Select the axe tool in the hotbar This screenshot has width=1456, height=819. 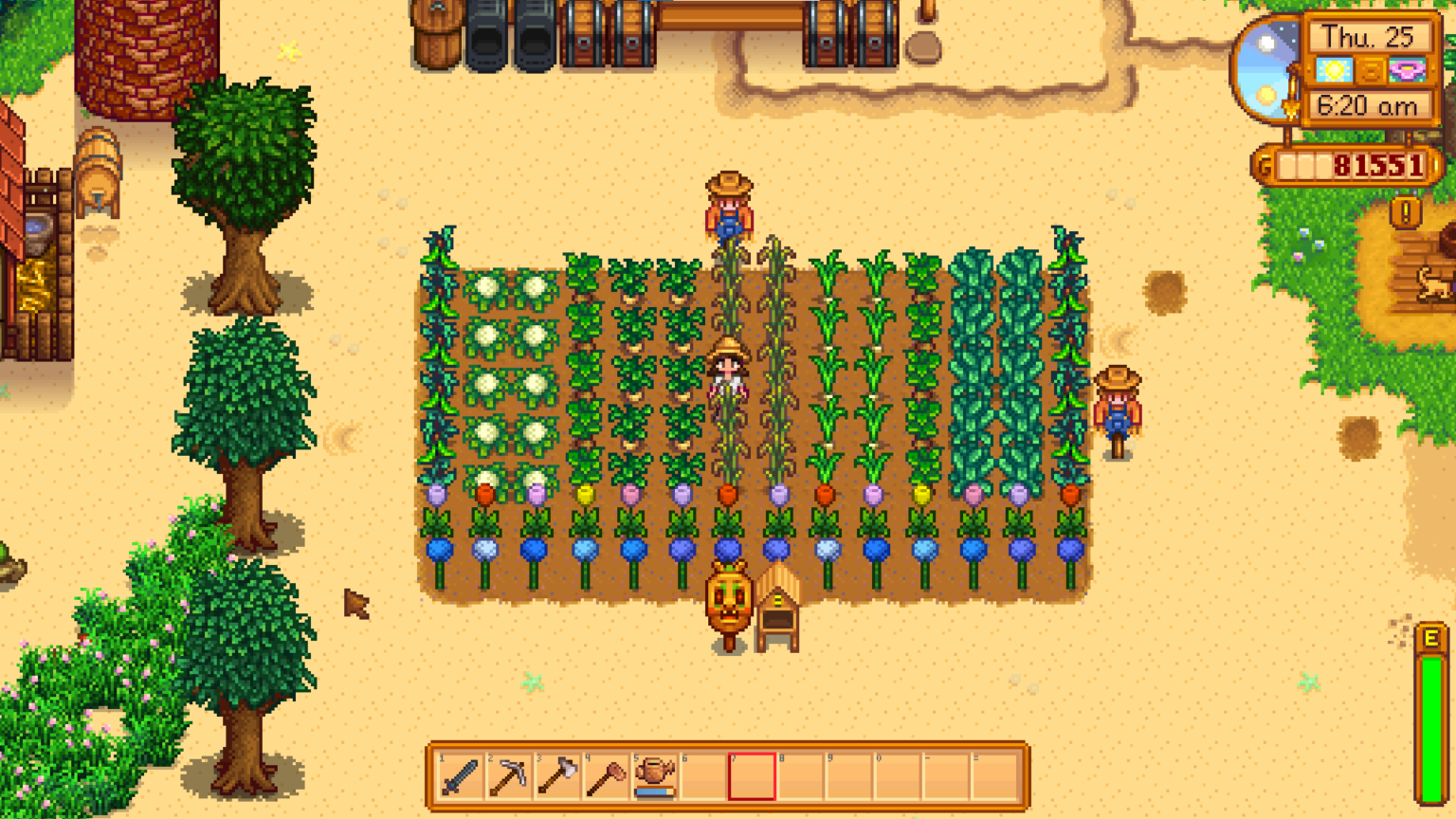555,779
